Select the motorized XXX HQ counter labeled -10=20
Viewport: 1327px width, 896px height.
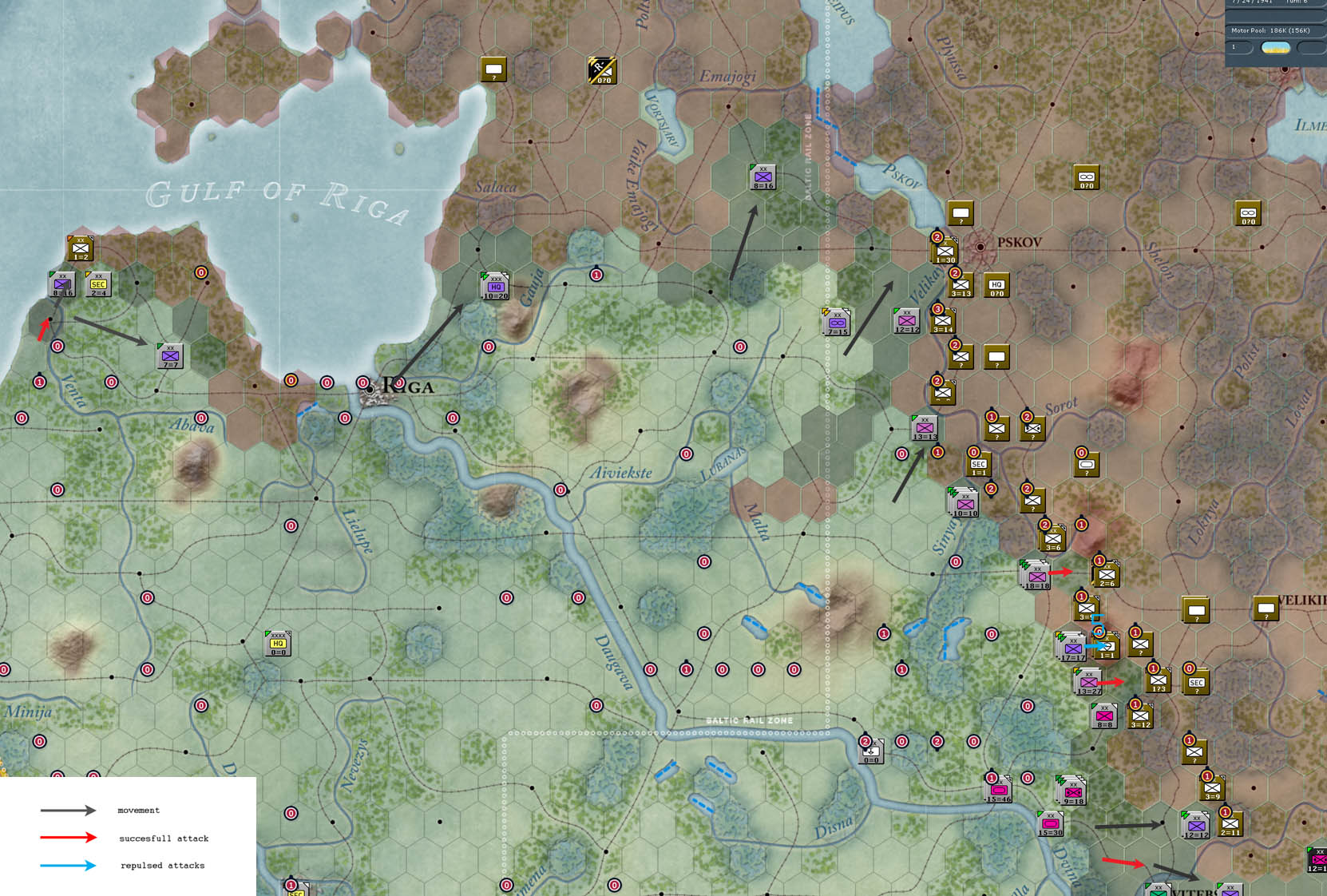(495, 285)
